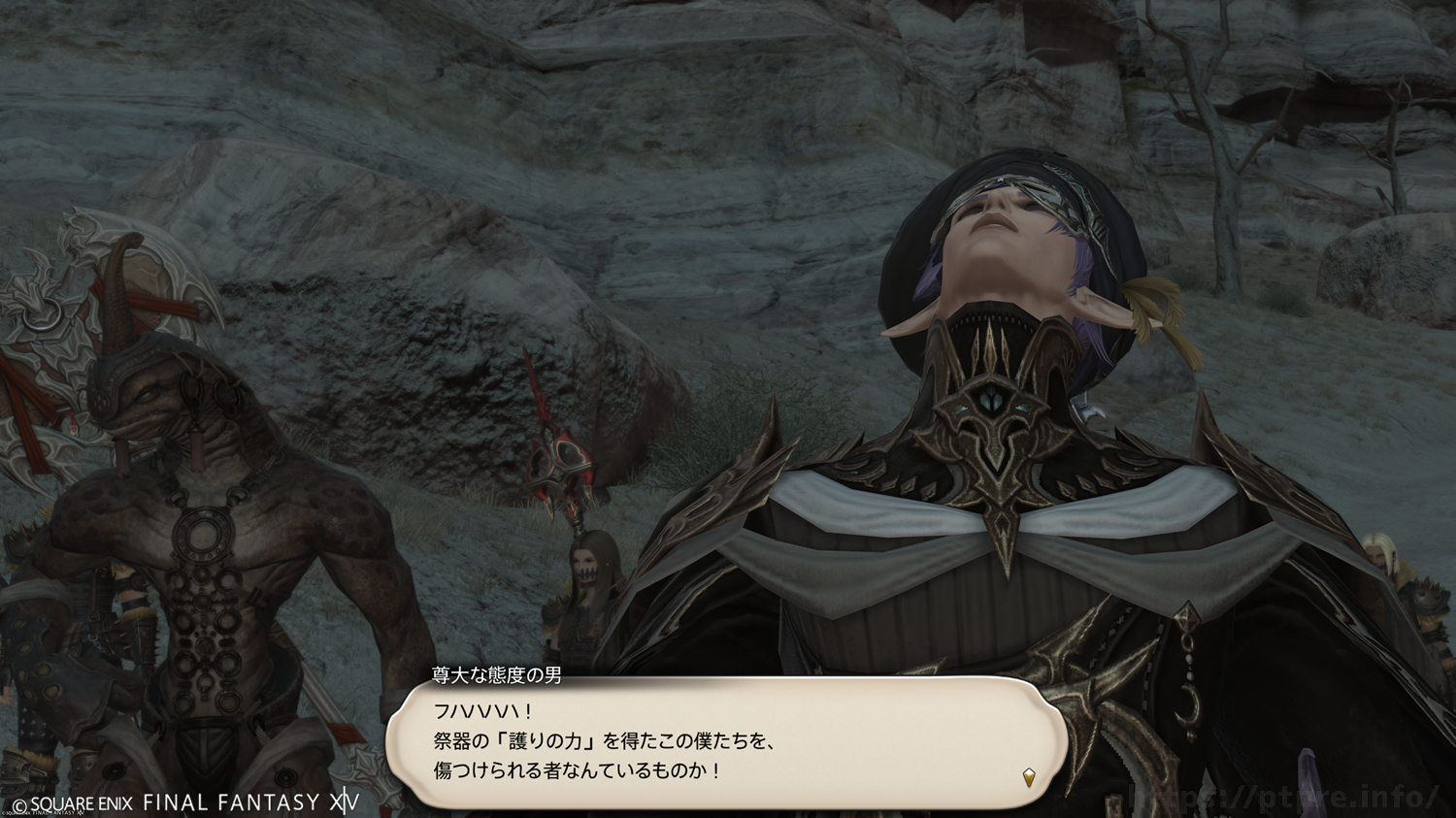The image size is (1456, 818).
Task: Click the dialogue advance arrow indicator
Action: 1029,776
